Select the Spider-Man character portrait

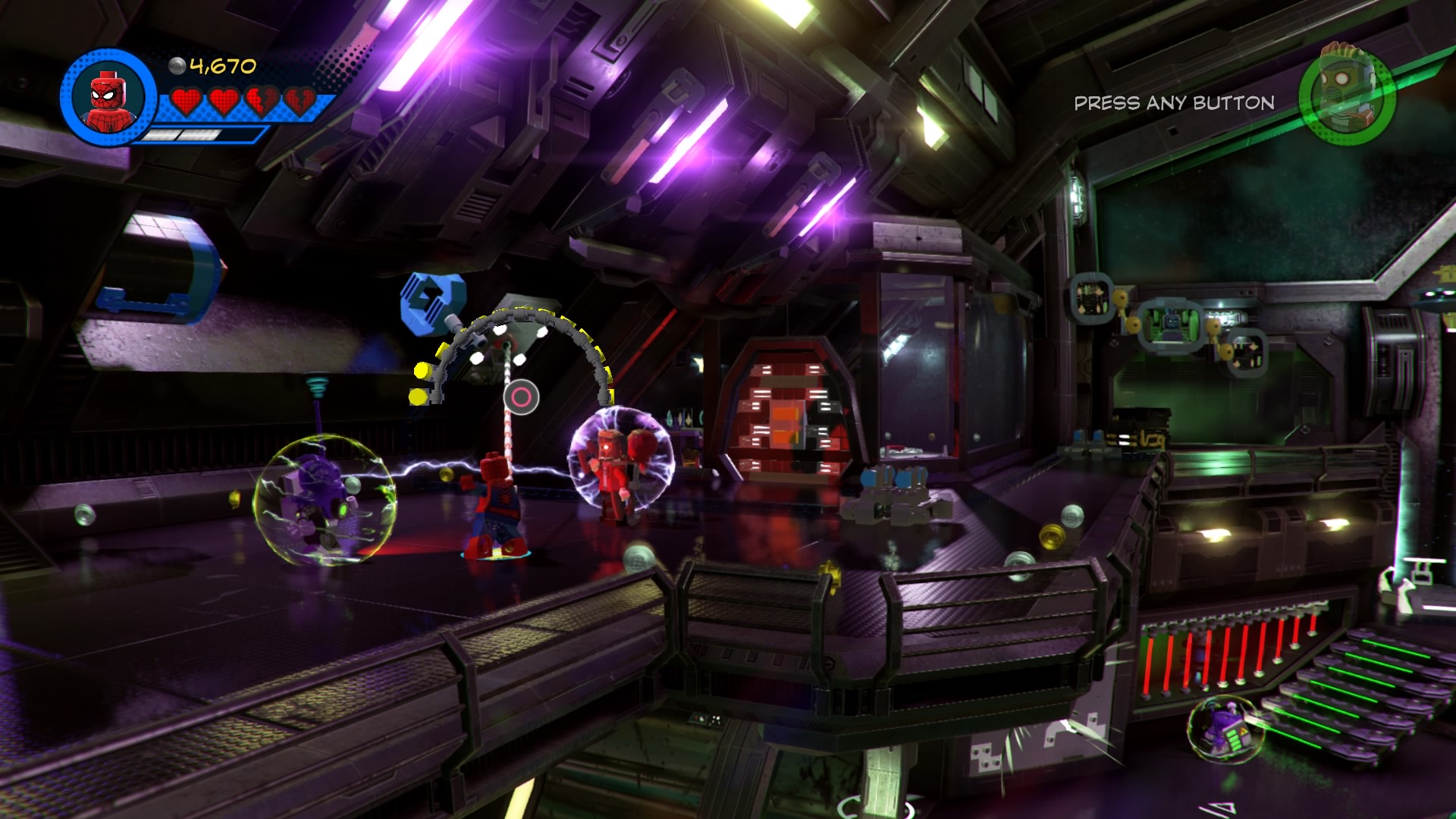click(x=108, y=97)
